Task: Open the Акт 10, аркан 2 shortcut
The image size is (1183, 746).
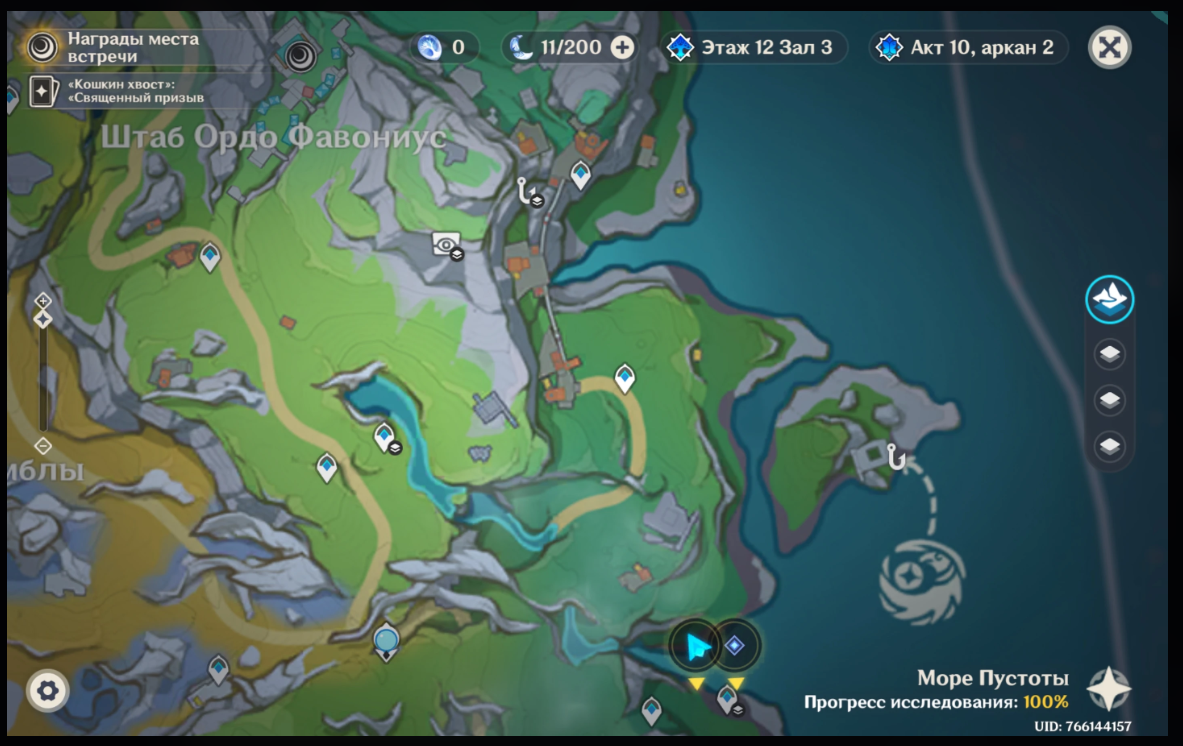Action: (x=967, y=47)
